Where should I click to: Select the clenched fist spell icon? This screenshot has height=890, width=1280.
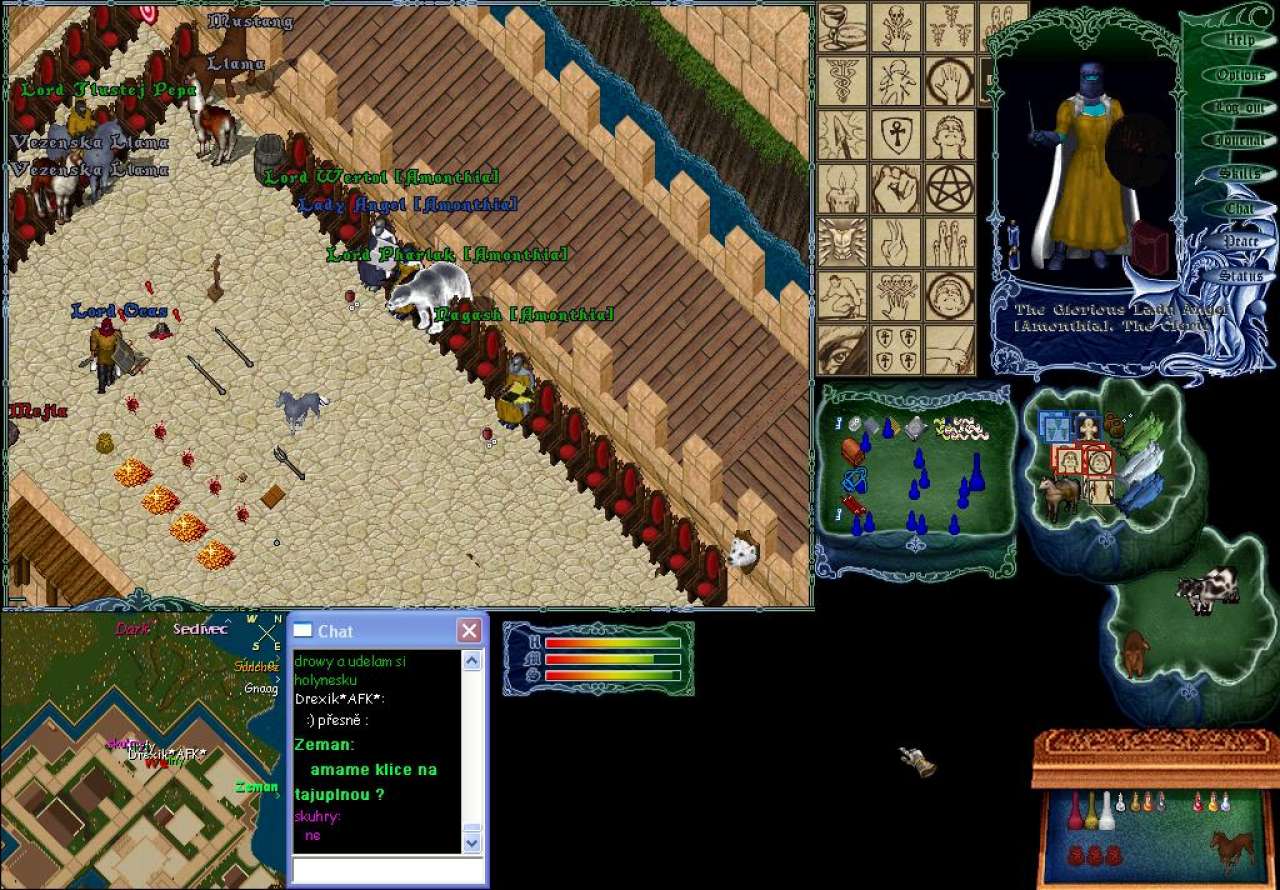tap(896, 188)
